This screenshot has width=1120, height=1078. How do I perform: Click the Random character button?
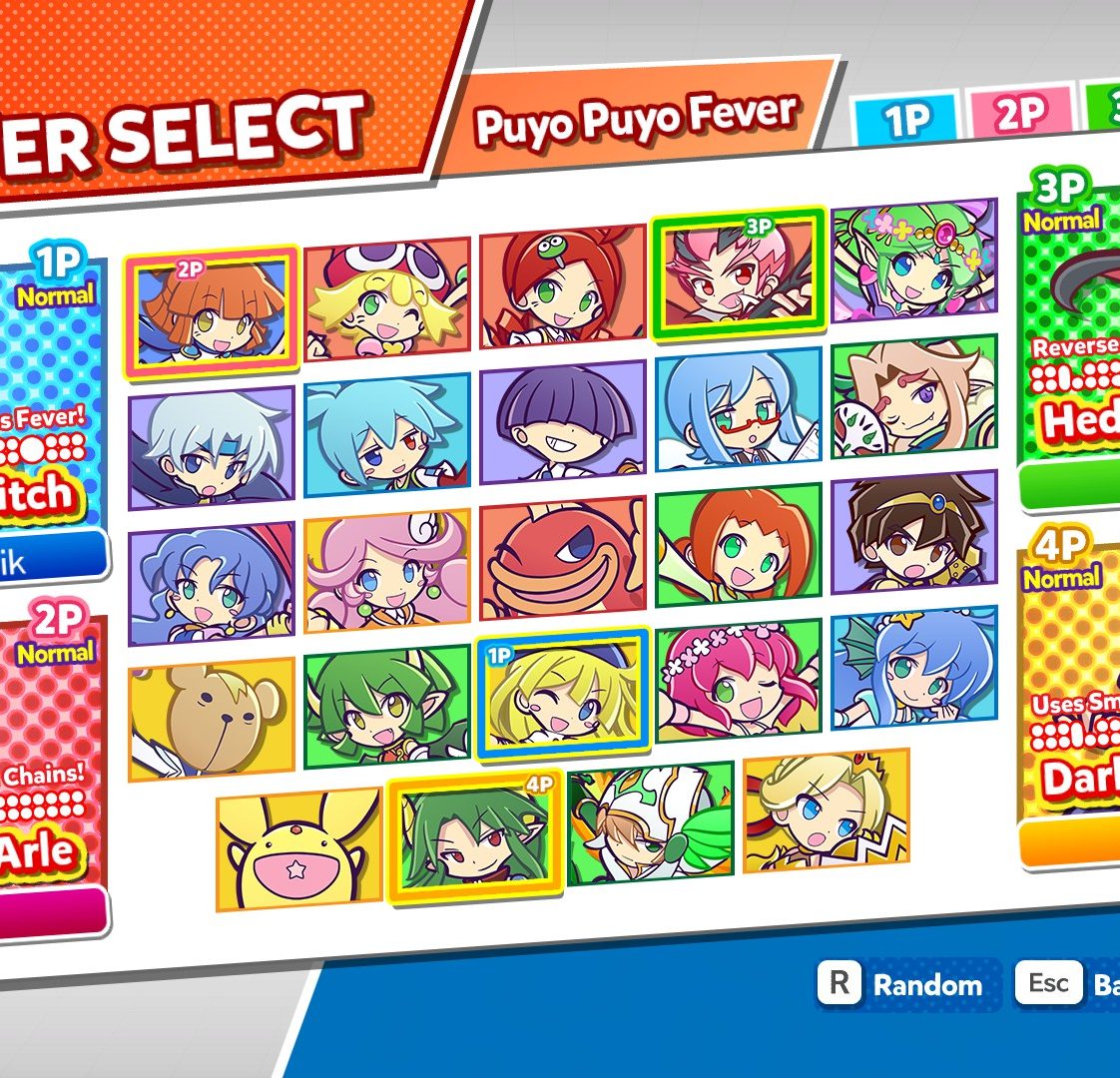tap(902, 985)
